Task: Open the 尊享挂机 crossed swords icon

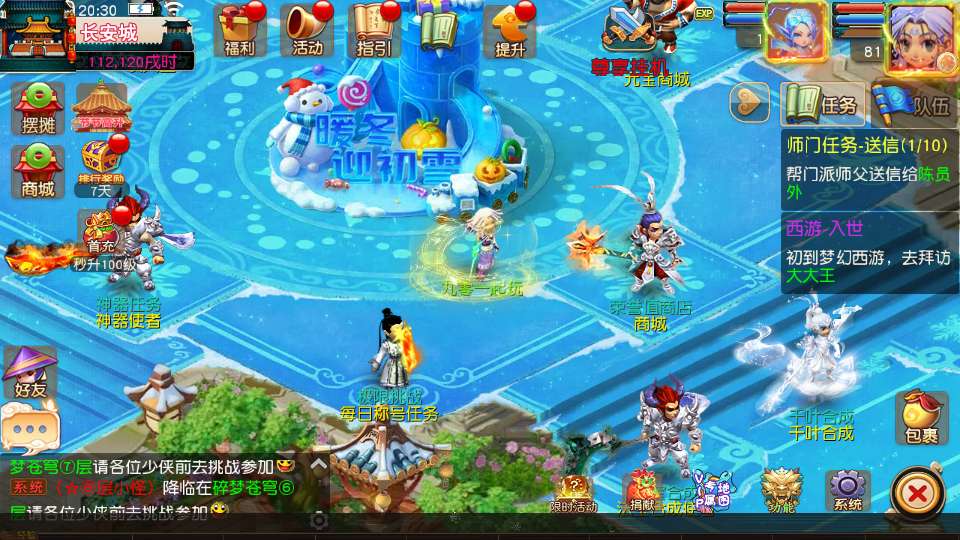Action: pyautogui.click(x=628, y=32)
